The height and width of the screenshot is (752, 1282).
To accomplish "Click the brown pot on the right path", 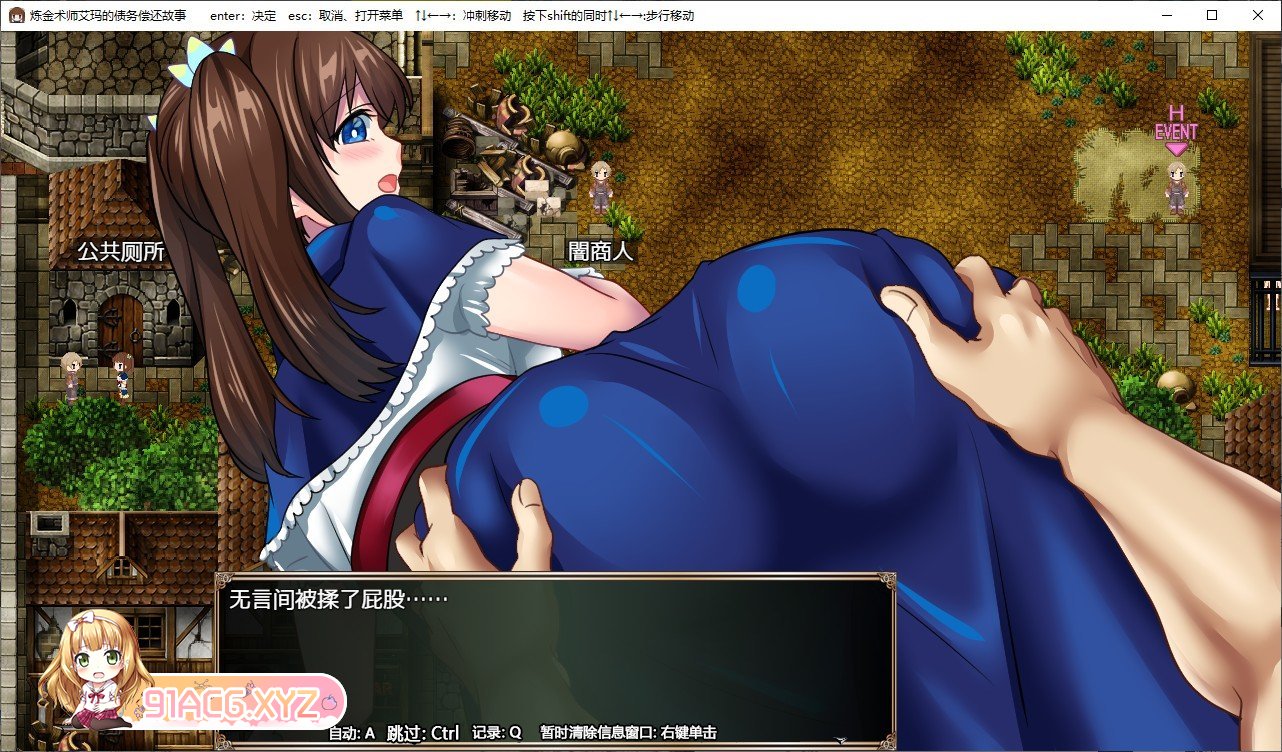I will point(1173,384).
